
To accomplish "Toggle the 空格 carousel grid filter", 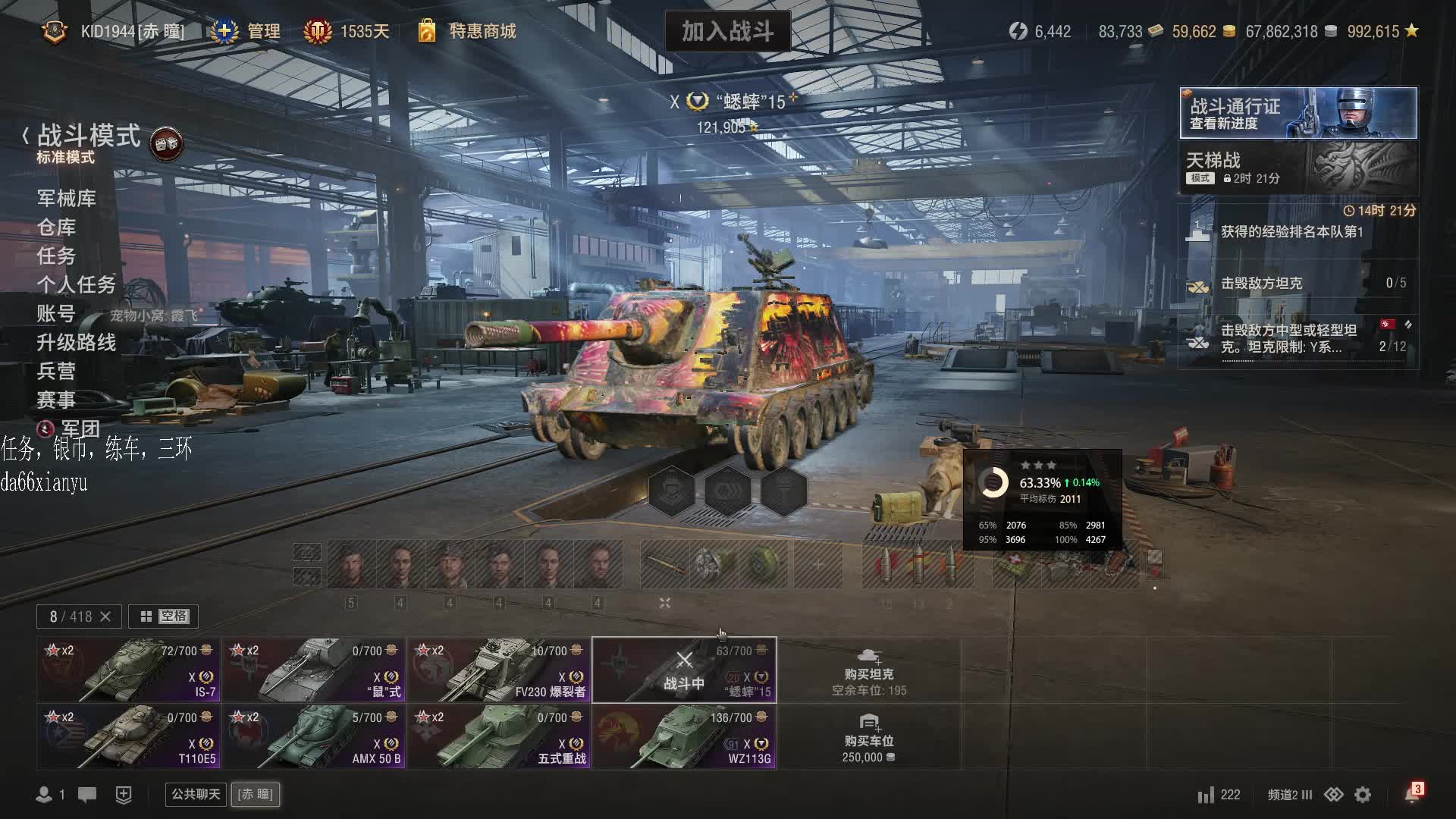I will pos(163,617).
